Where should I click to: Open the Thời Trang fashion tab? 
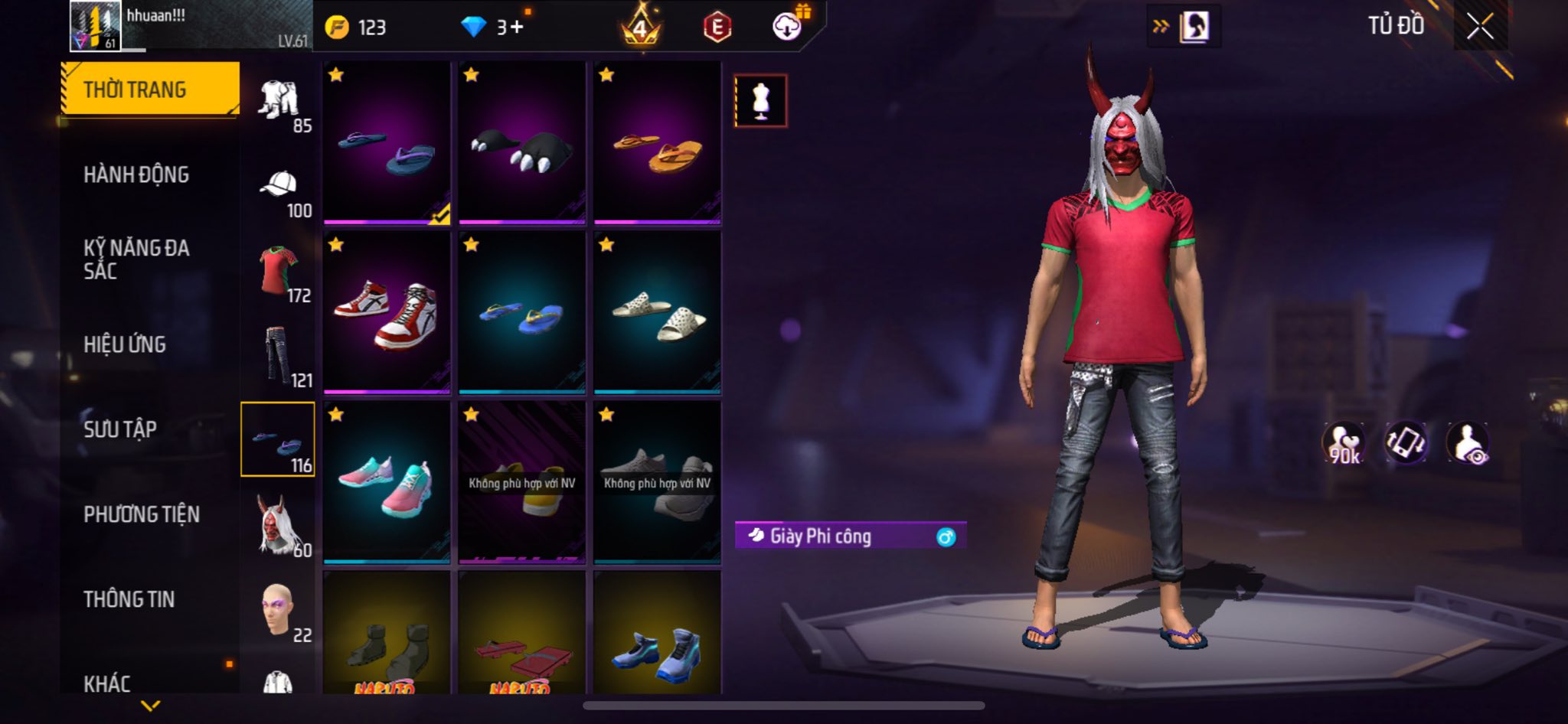click(x=150, y=90)
